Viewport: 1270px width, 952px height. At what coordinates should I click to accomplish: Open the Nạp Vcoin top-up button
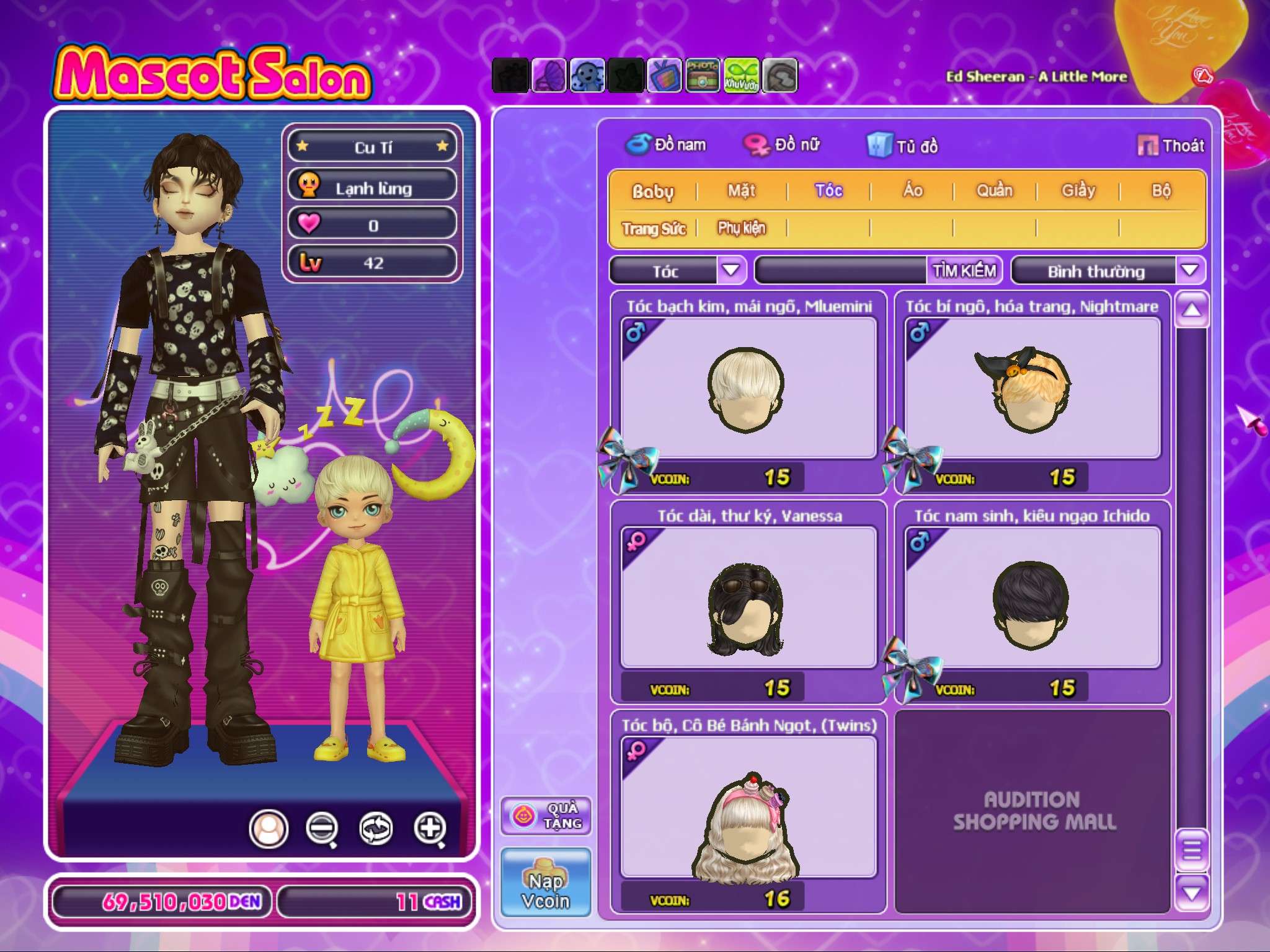(546, 883)
